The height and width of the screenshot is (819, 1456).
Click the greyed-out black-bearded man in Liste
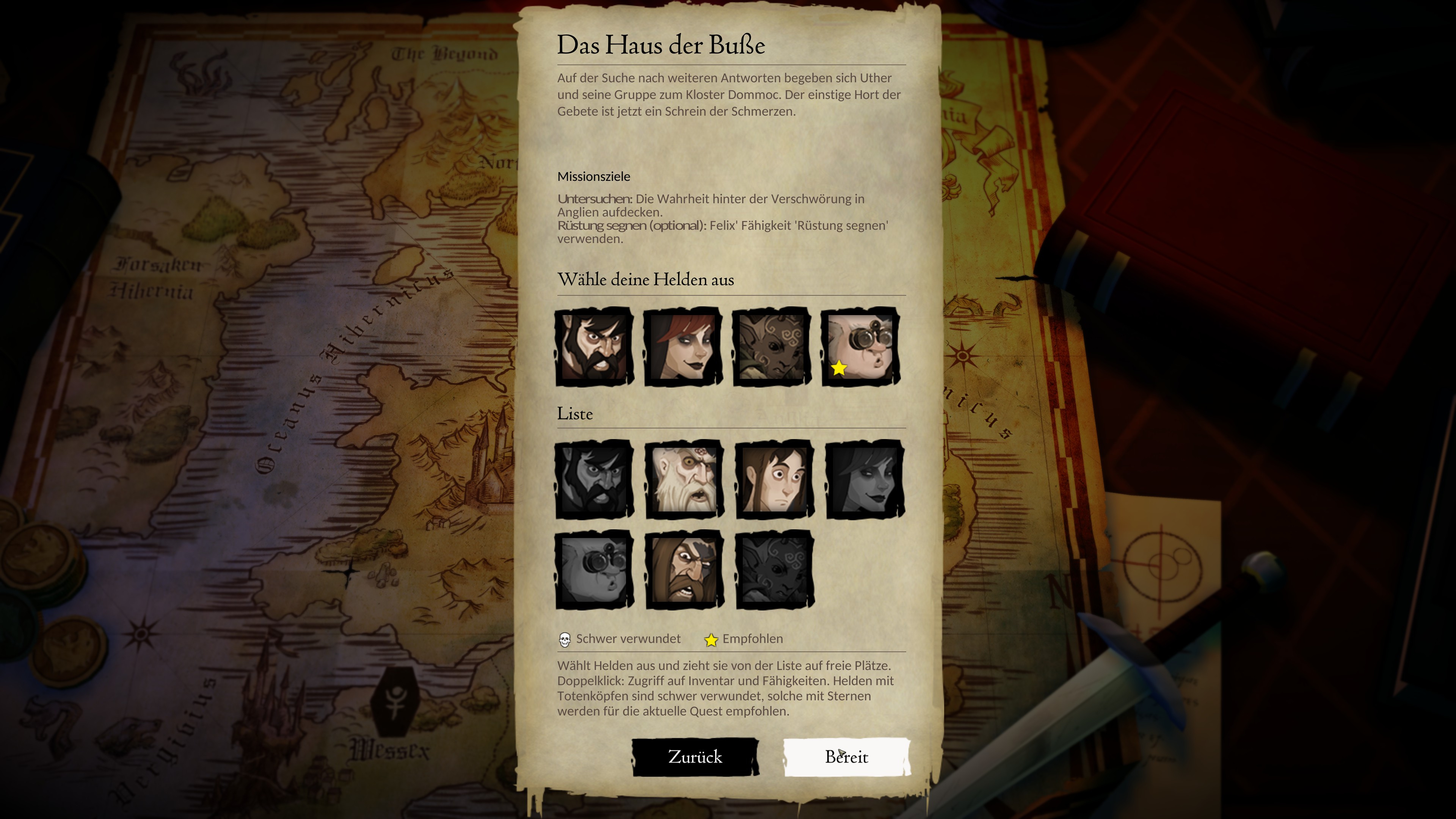tap(594, 479)
